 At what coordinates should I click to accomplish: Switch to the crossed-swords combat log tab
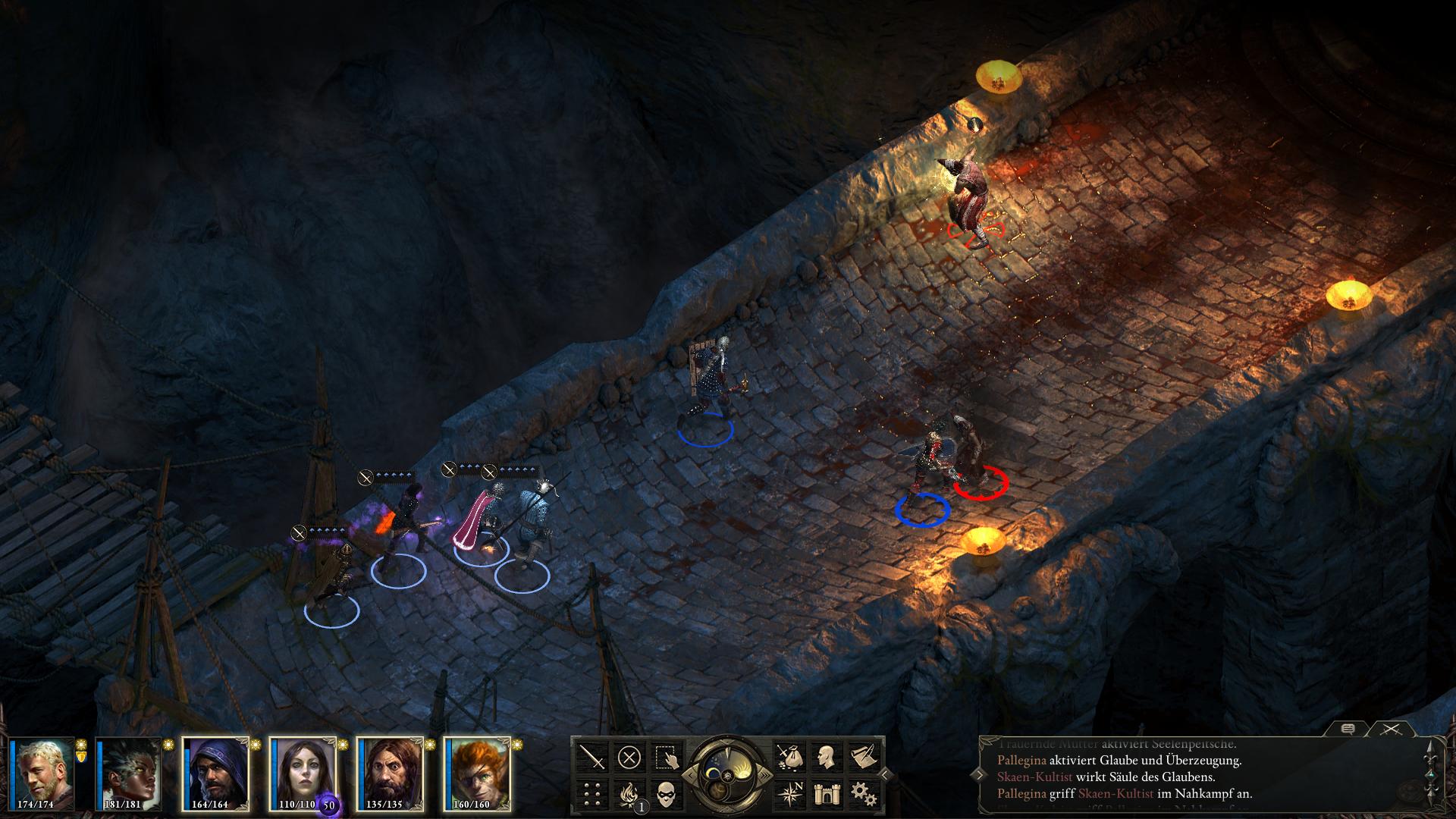pyautogui.click(x=1390, y=730)
